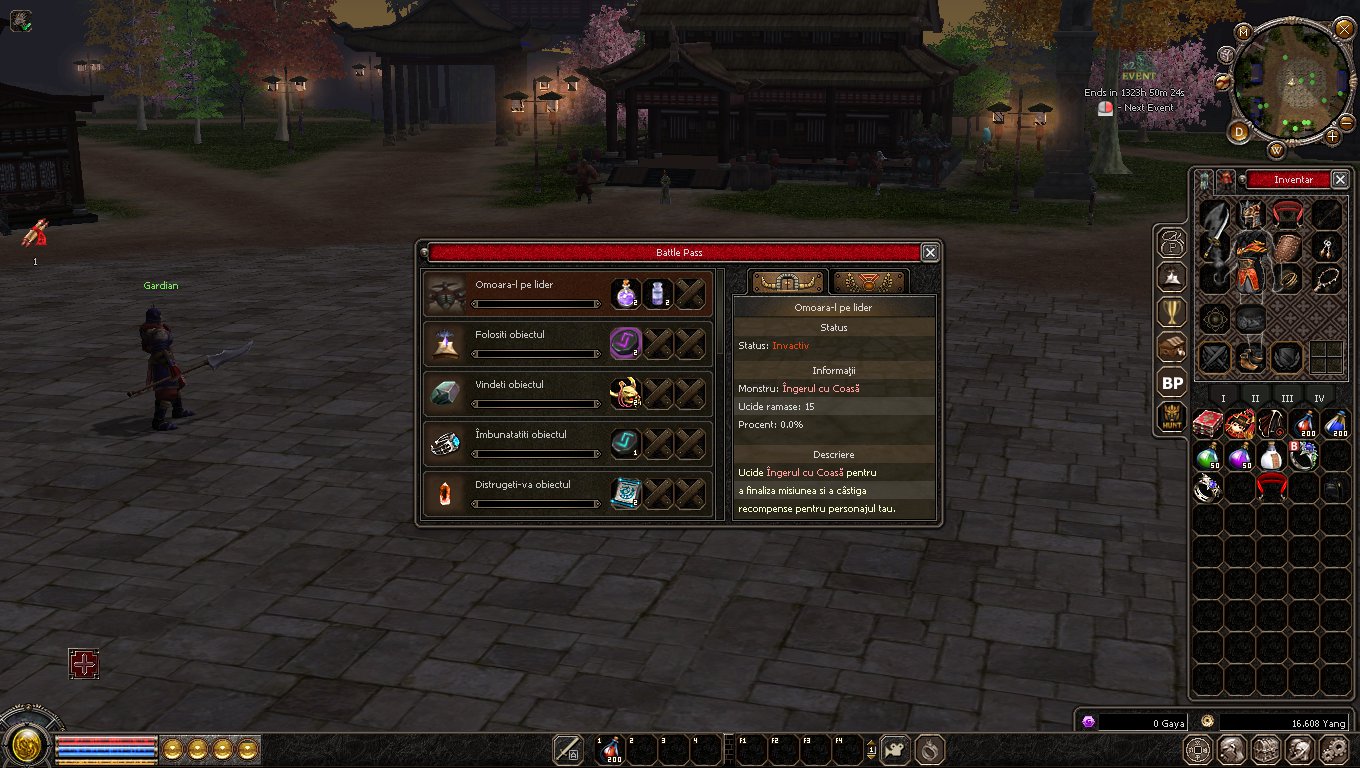Open the BP side button
1360x768 pixels.
click(1172, 383)
